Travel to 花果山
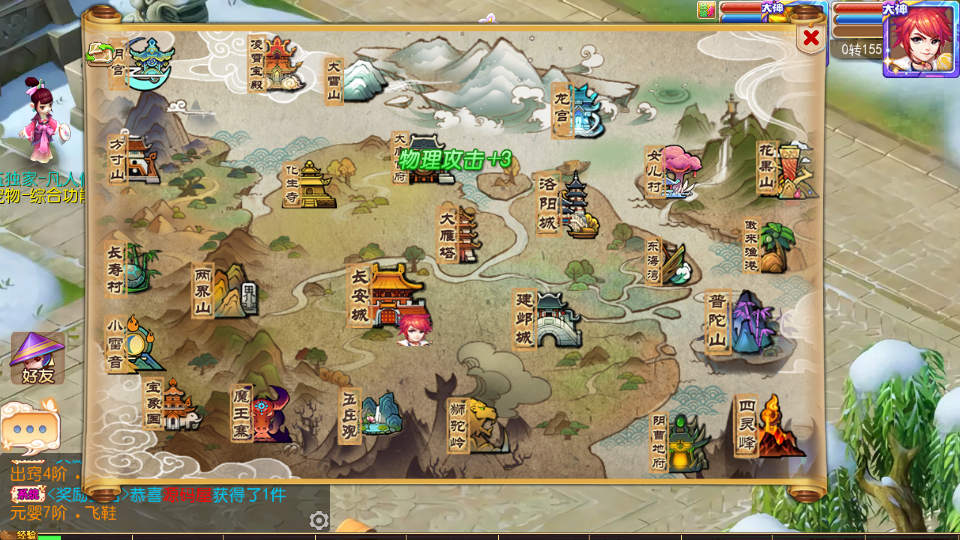 787,170
